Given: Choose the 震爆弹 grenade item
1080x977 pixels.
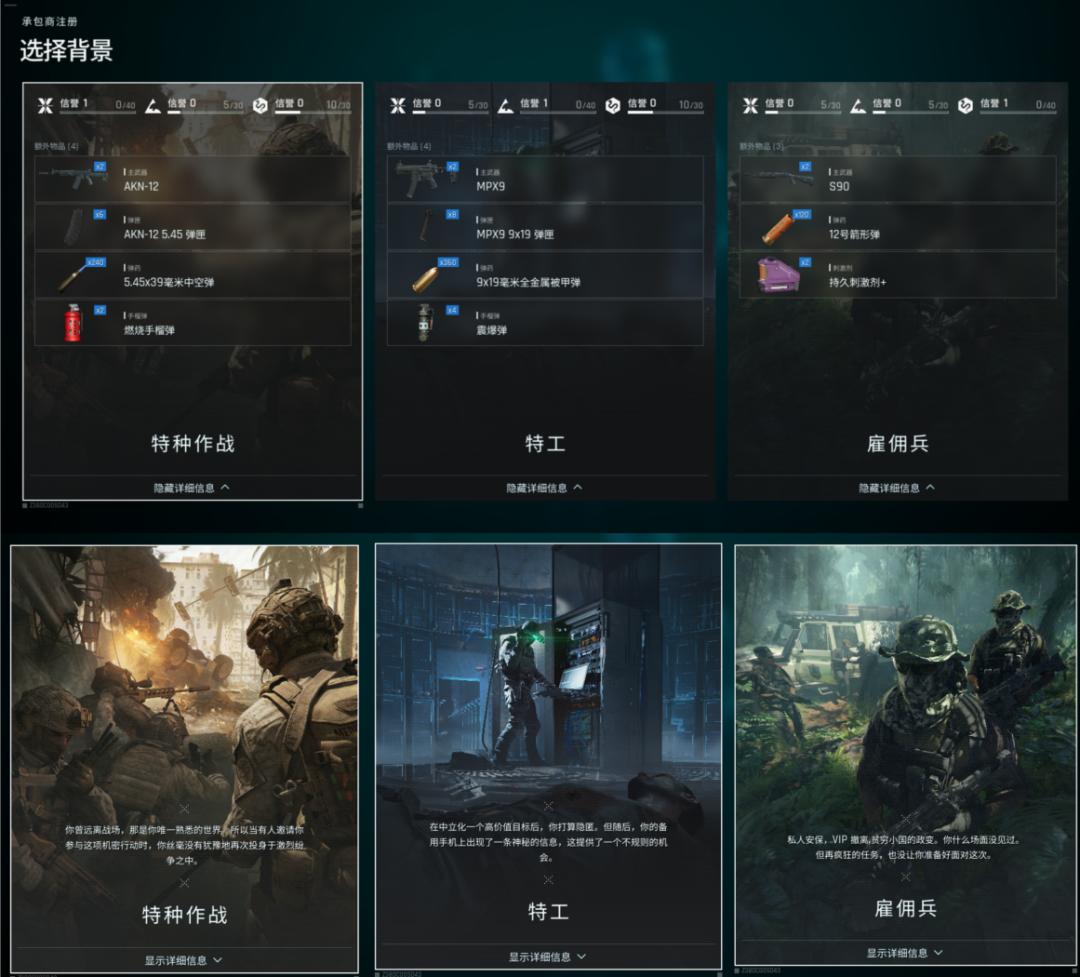Looking at the screenshot, I should click(545, 323).
